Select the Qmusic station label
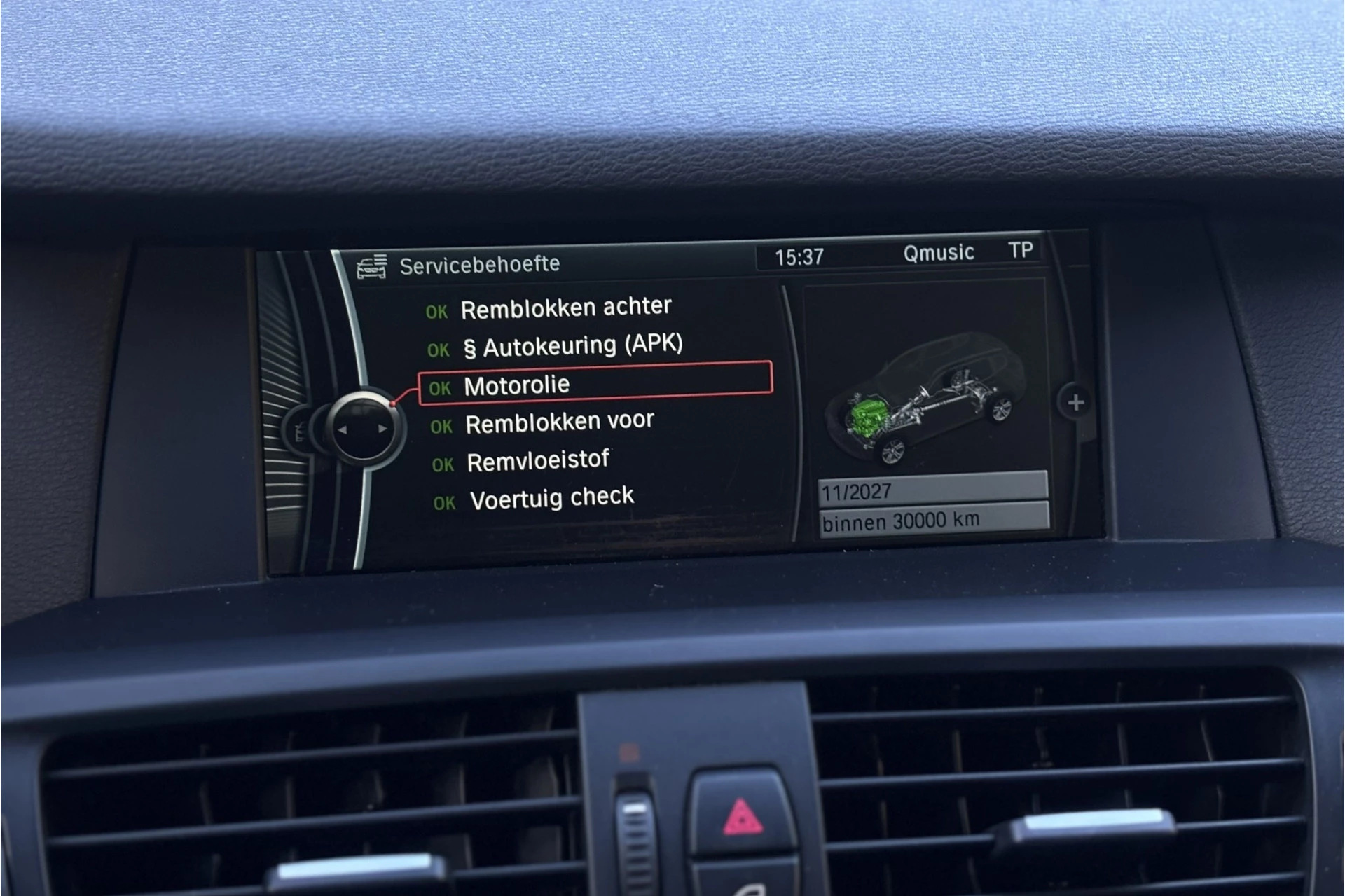 (939, 254)
